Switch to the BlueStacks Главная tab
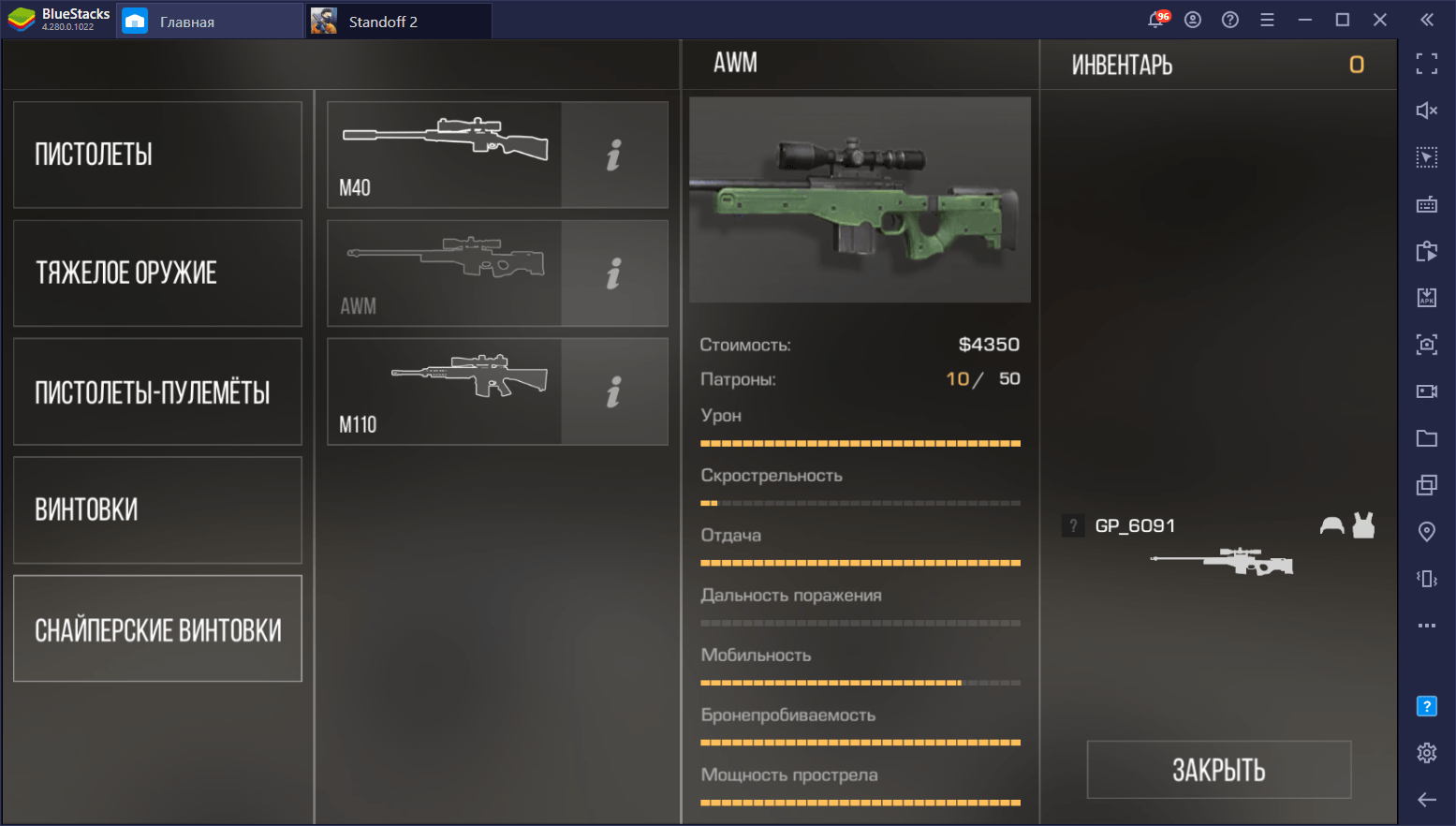 click(x=186, y=22)
